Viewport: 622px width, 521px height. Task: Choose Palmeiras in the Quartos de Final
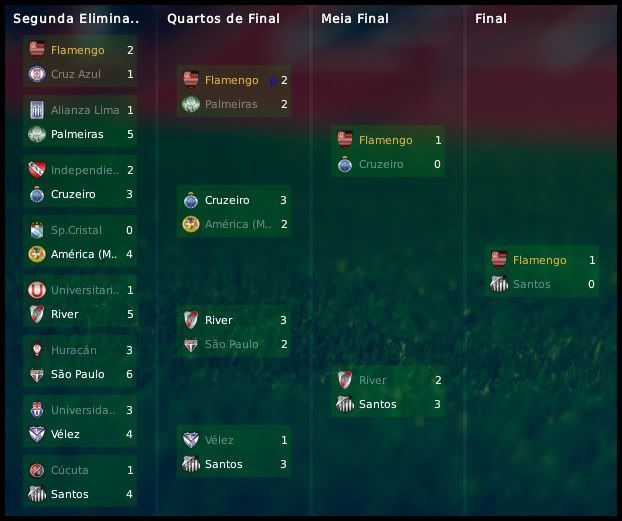pyautogui.click(x=231, y=104)
